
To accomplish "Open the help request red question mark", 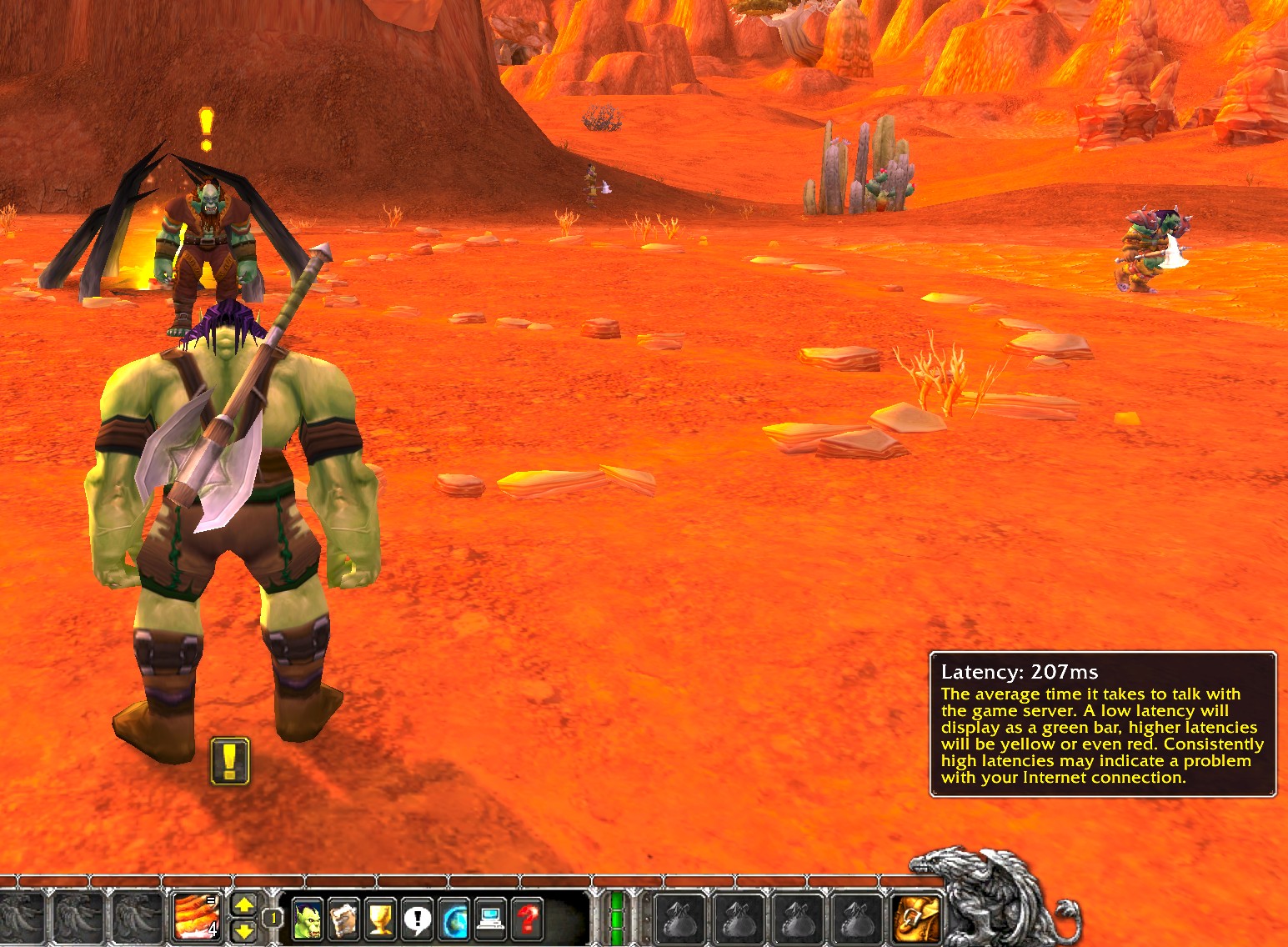I will pos(527,919).
